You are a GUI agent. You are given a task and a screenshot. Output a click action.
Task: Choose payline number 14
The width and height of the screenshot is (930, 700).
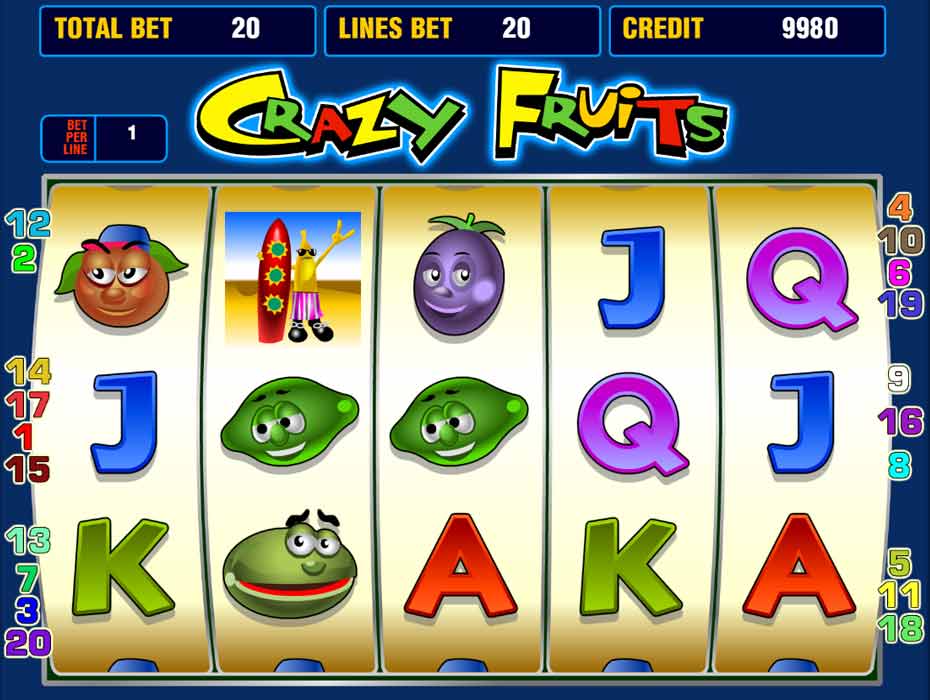pos(27,372)
